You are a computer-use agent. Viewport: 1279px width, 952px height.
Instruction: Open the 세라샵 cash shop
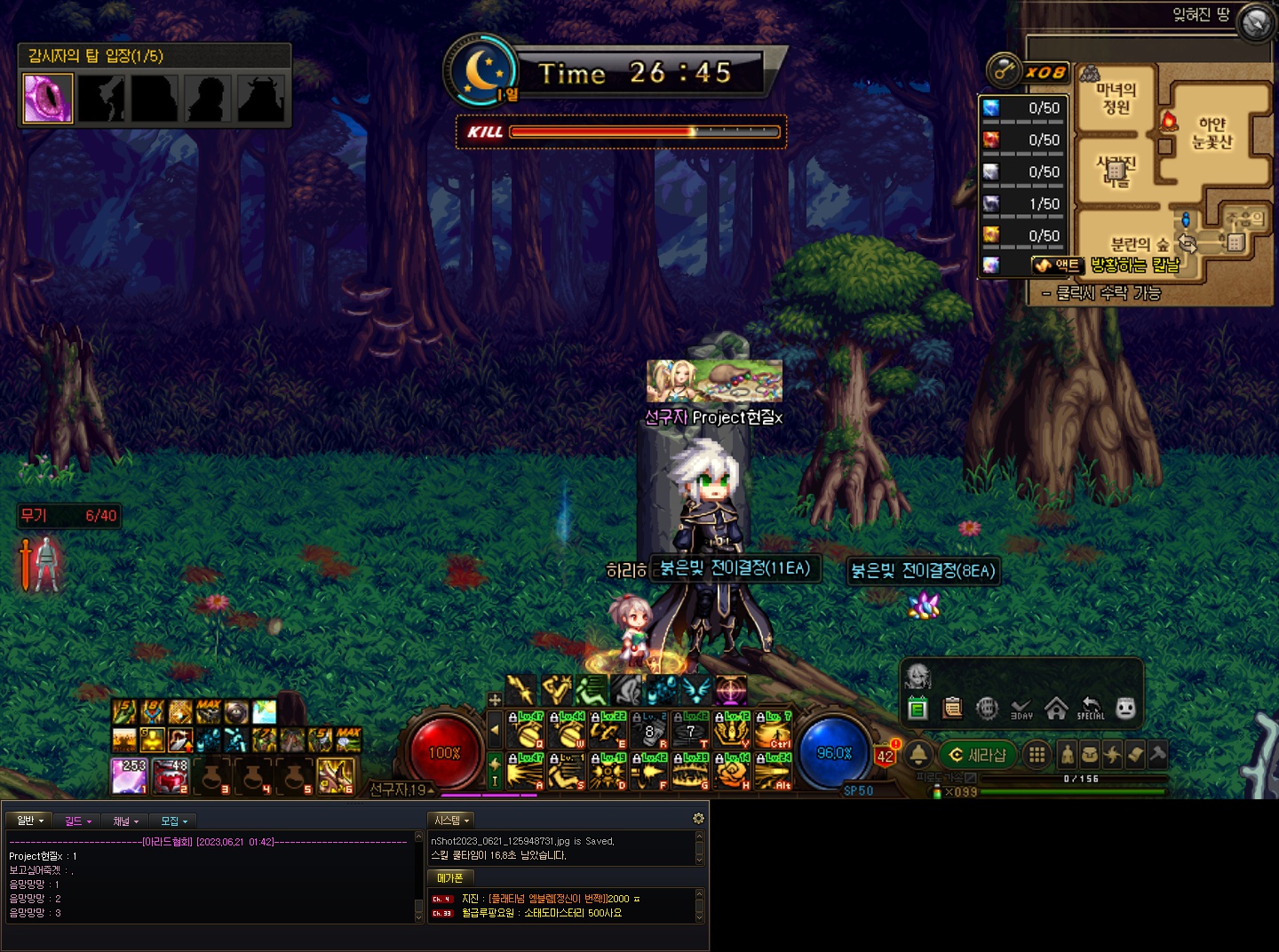coord(978,755)
